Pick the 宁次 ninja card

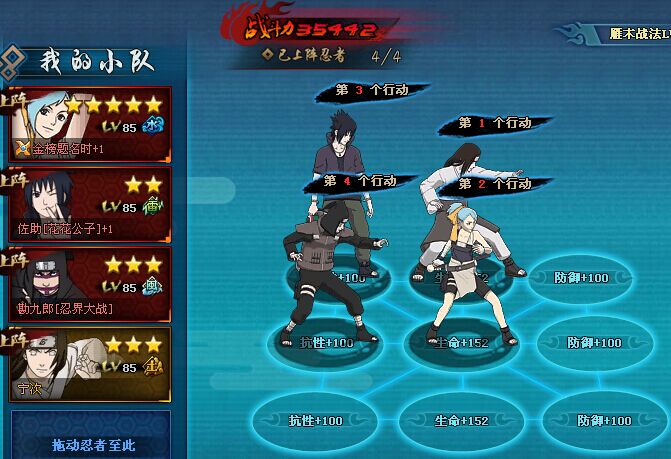[88, 364]
